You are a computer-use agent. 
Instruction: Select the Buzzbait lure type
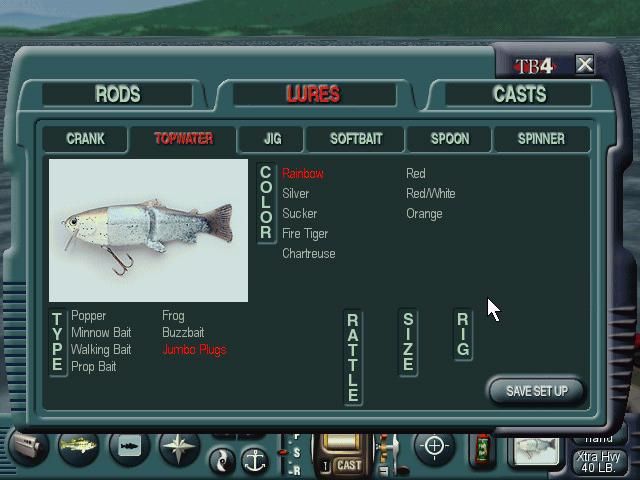pos(183,333)
